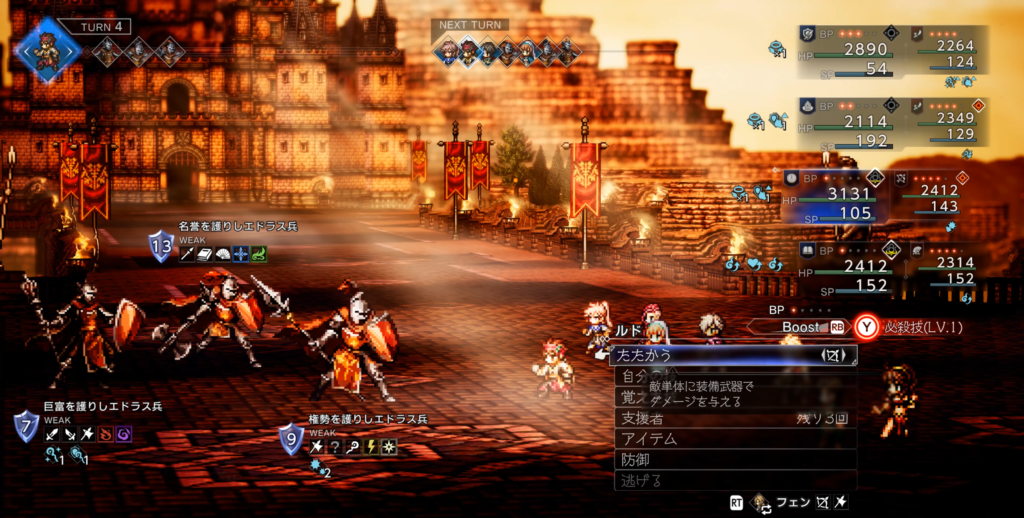Click the red fire weakness icon

coord(103,436)
